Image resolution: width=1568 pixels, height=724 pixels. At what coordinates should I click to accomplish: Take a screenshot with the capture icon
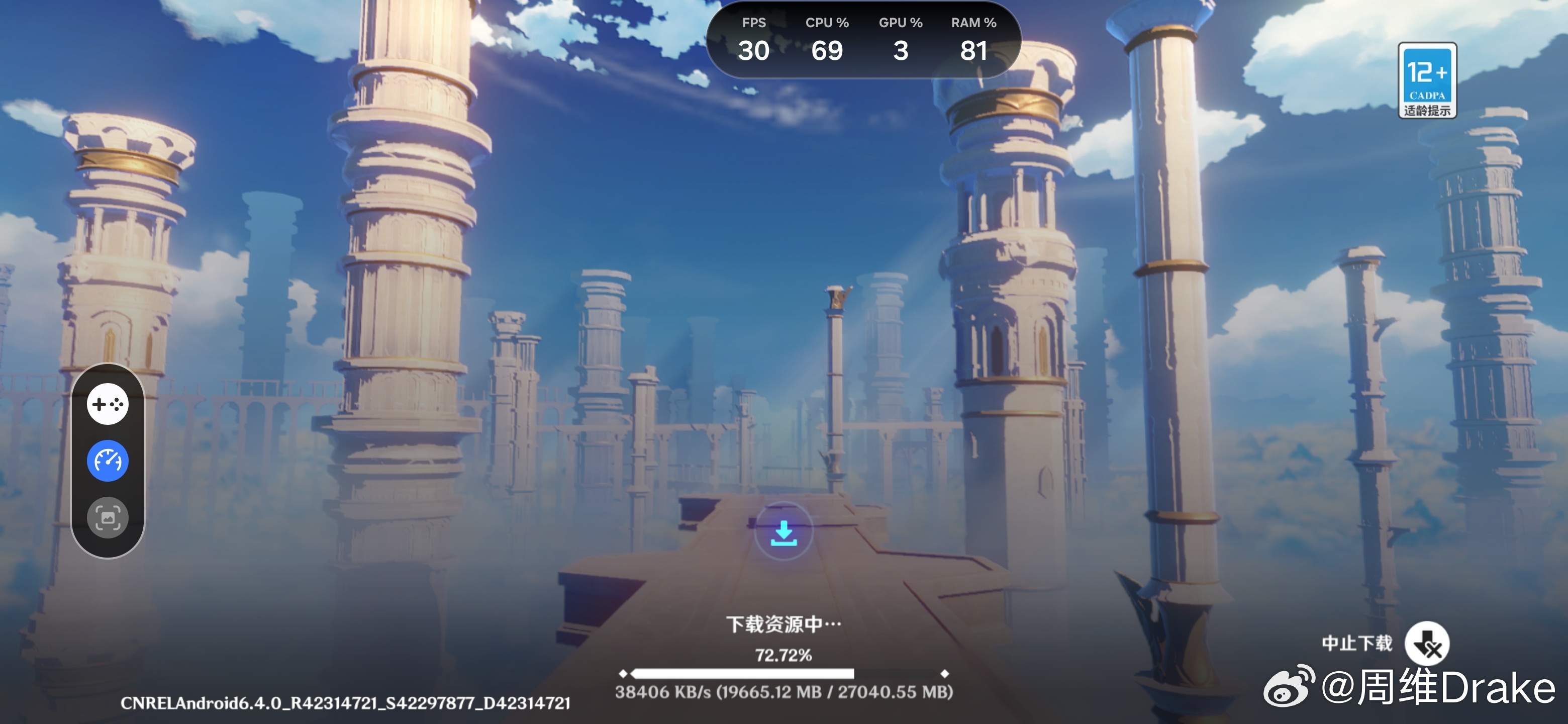tap(108, 517)
